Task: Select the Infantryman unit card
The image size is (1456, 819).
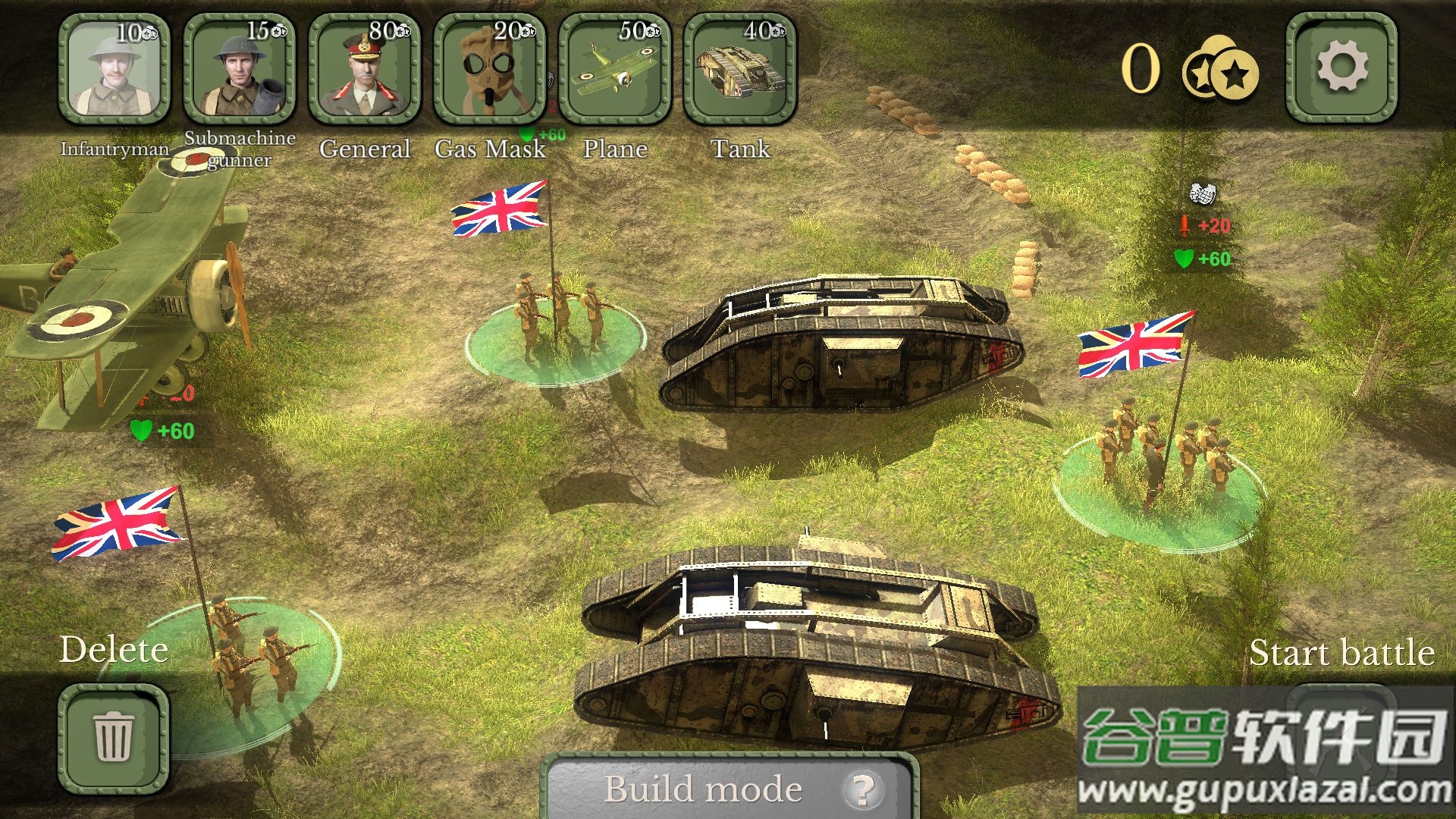Action: point(114,70)
